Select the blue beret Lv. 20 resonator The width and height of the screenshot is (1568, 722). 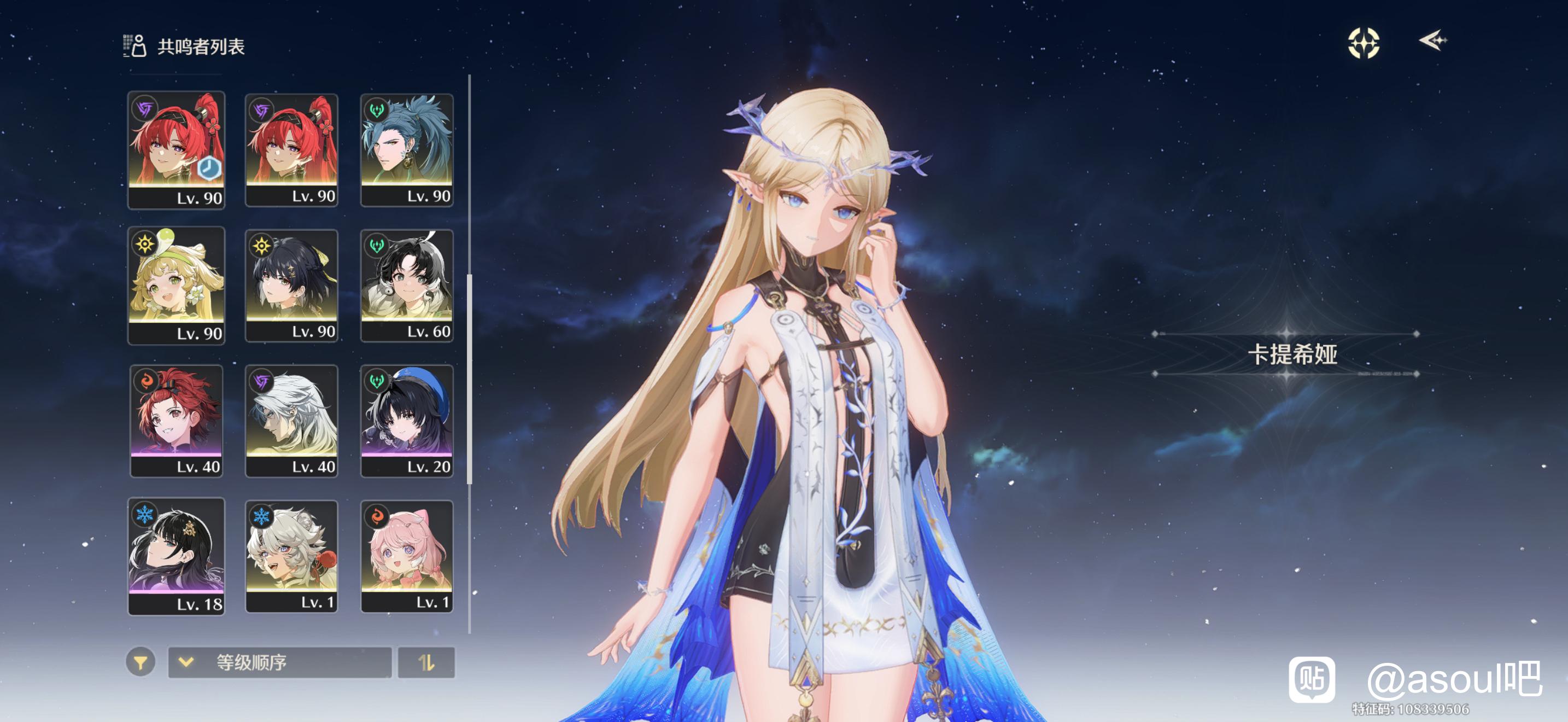[407, 420]
